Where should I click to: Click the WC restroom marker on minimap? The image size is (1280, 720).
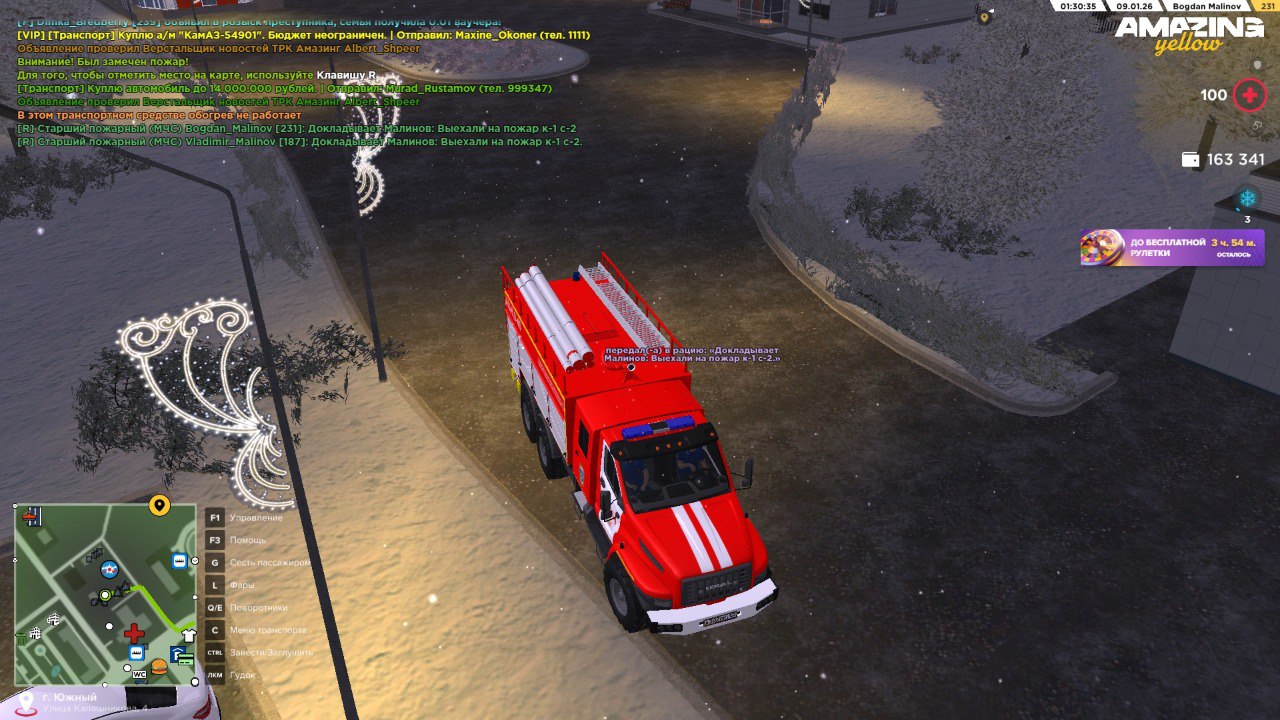[x=138, y=673]
